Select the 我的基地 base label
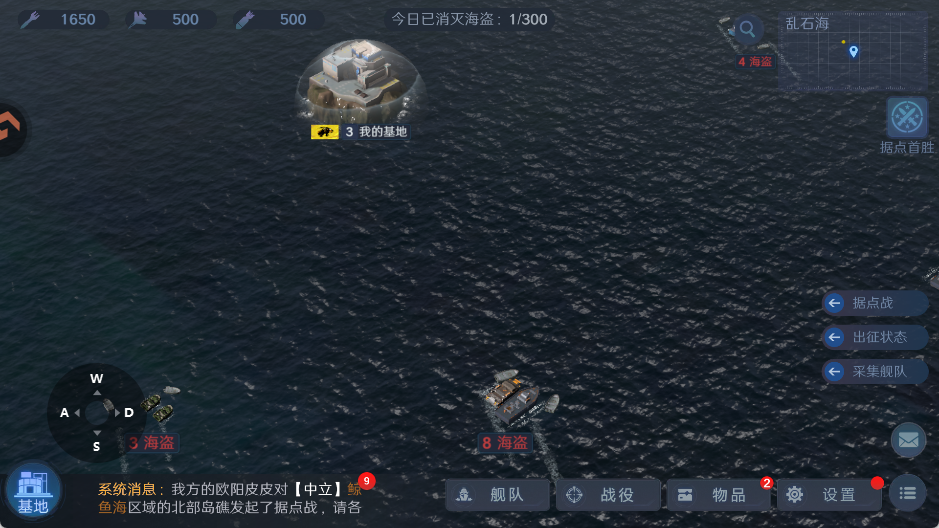The width and height of the screenshot is (939, 528). 360,132
